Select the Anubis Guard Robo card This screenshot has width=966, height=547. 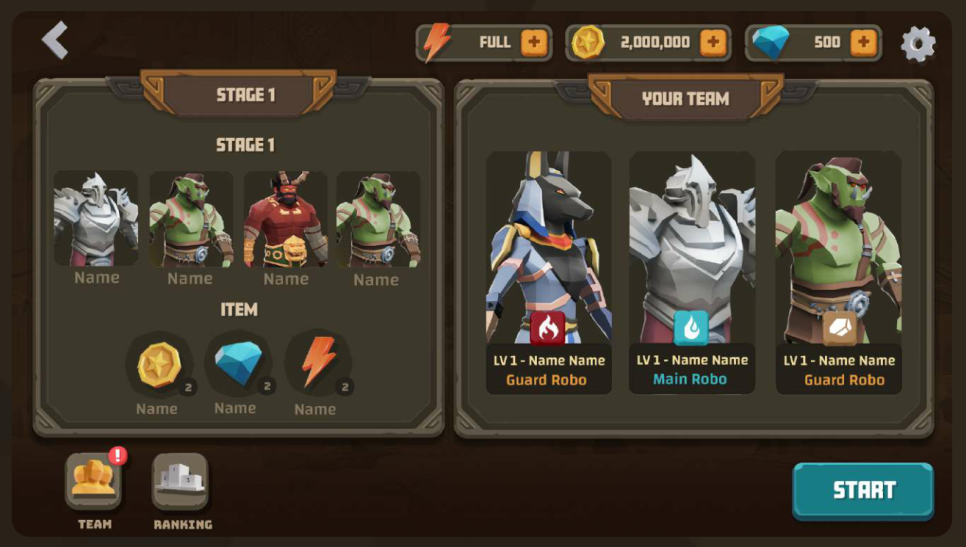pos(548,272)
